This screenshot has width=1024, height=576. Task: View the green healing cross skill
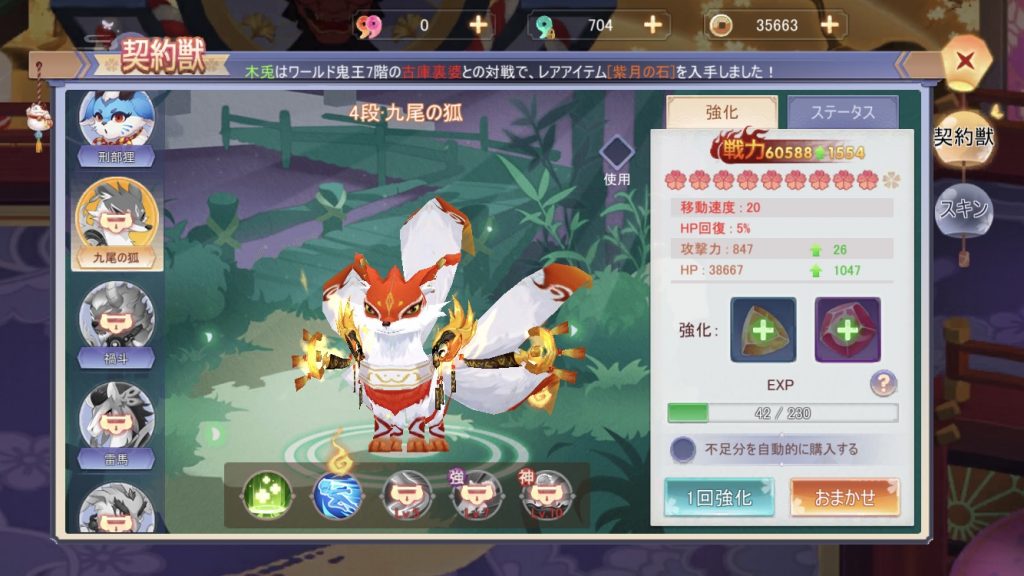coord(267,494)
